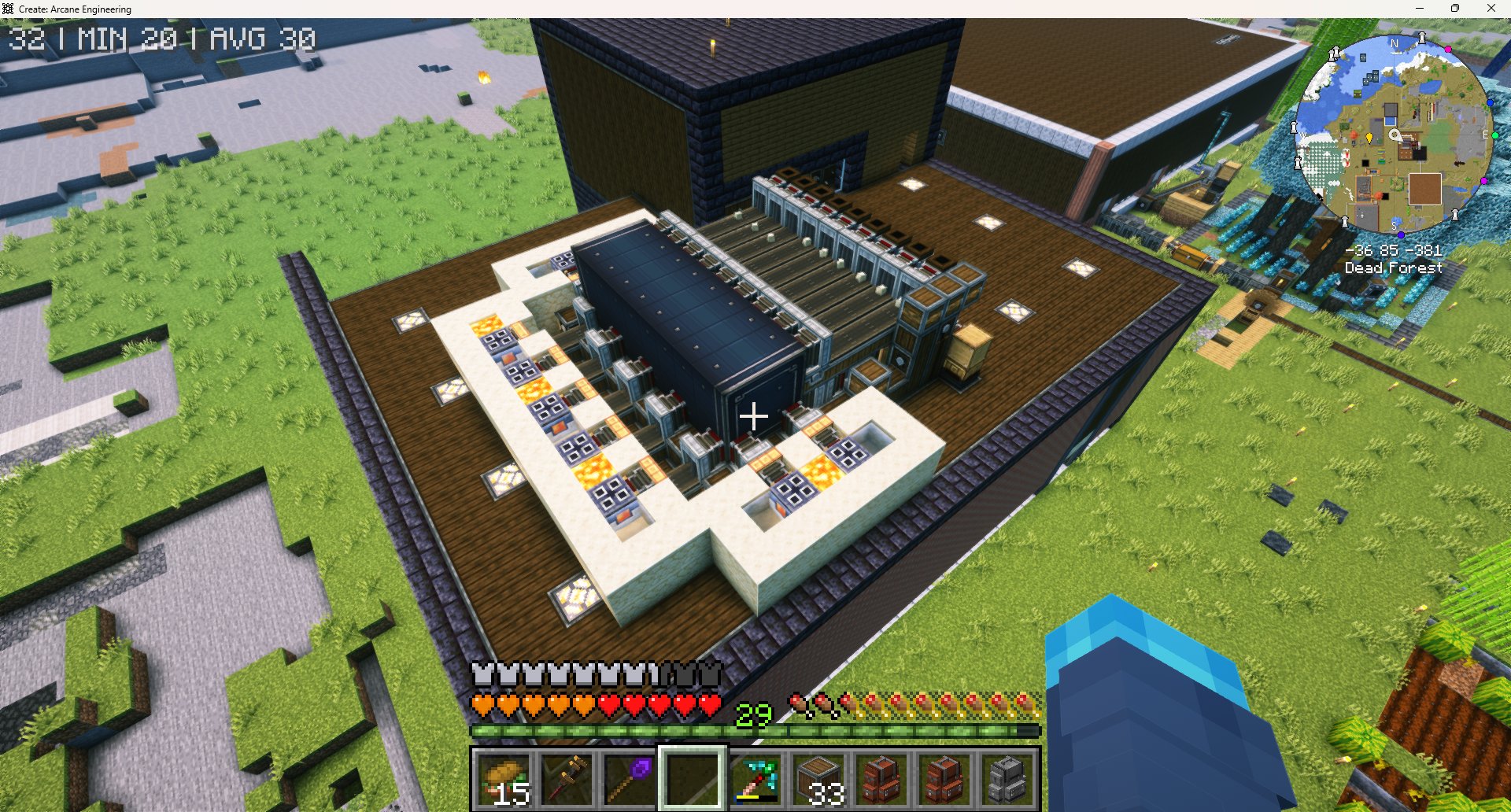Select the wooden crate stack of 33
Screen dimensions: 1511x812
(x=818, y=778)
